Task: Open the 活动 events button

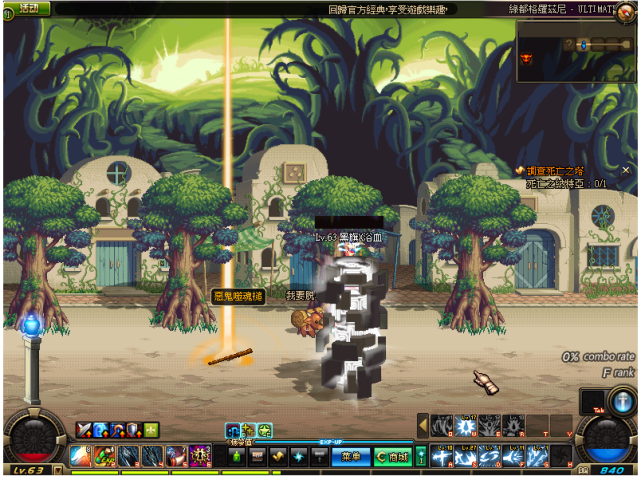Action: (28, 8)
